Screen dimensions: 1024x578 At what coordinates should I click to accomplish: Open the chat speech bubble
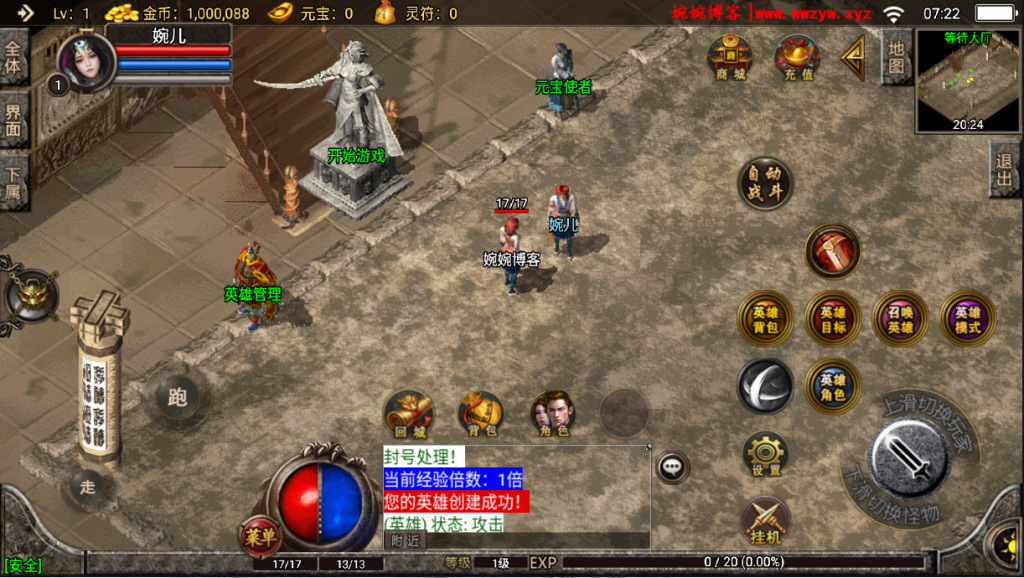click(674, 466)
